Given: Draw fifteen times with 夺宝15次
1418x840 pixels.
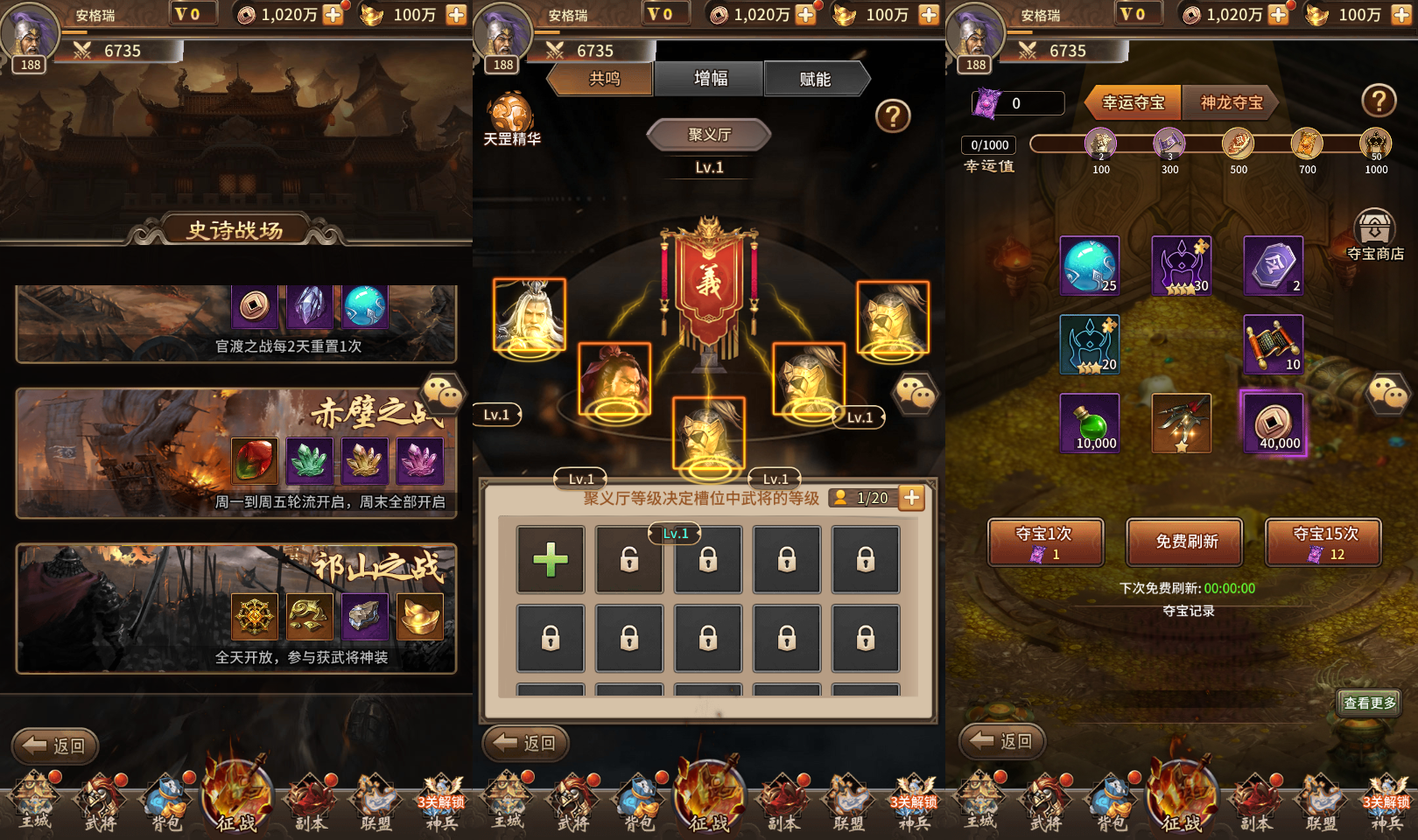Looking at the screenshot, I should pyautogui.click(x=1324, y=542).
